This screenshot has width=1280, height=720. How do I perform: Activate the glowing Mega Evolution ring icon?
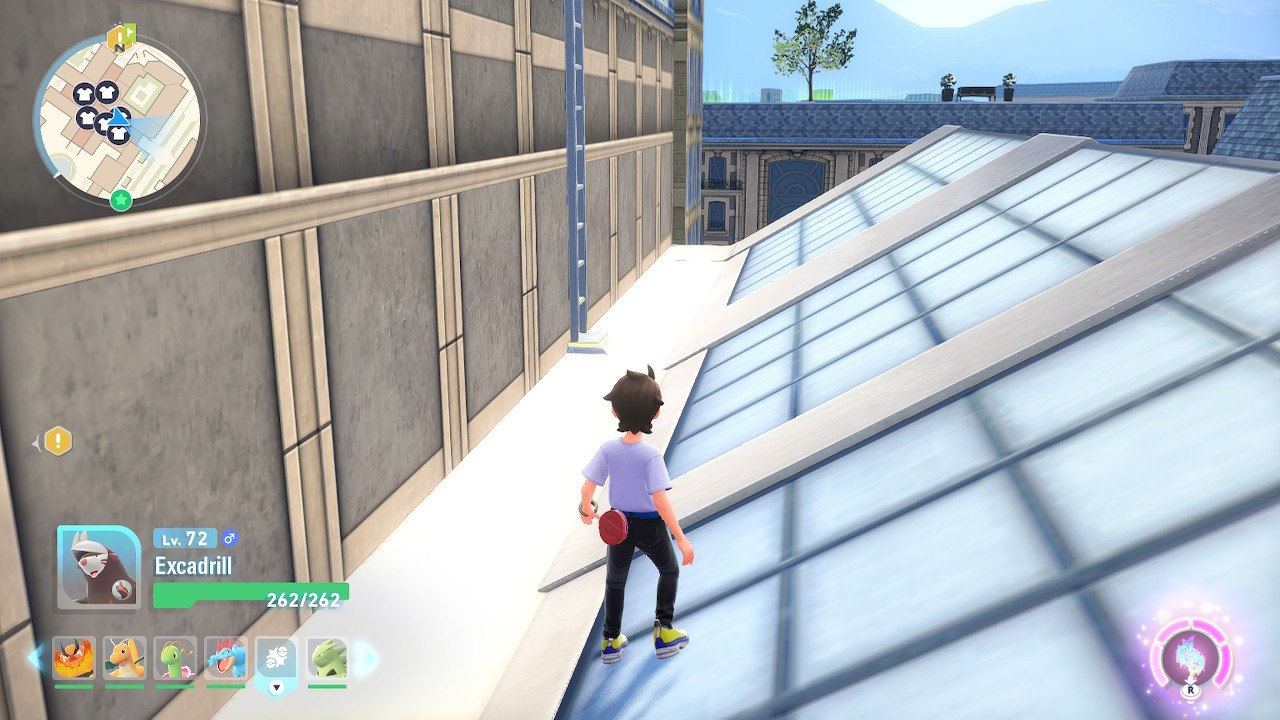click(1190, 655)
